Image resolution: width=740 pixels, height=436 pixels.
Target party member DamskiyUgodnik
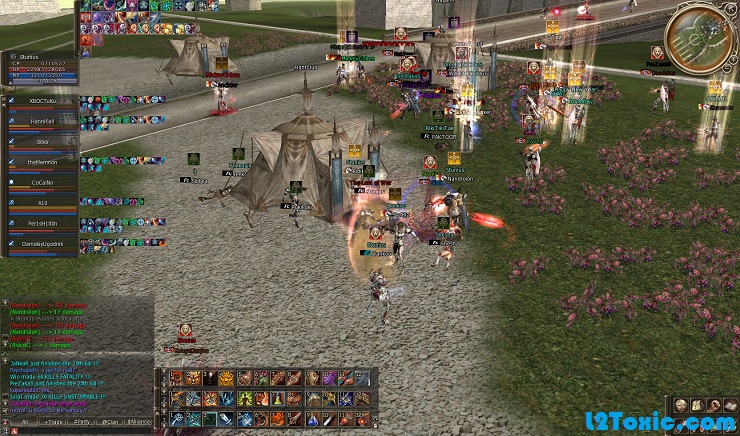coord(42,244)
